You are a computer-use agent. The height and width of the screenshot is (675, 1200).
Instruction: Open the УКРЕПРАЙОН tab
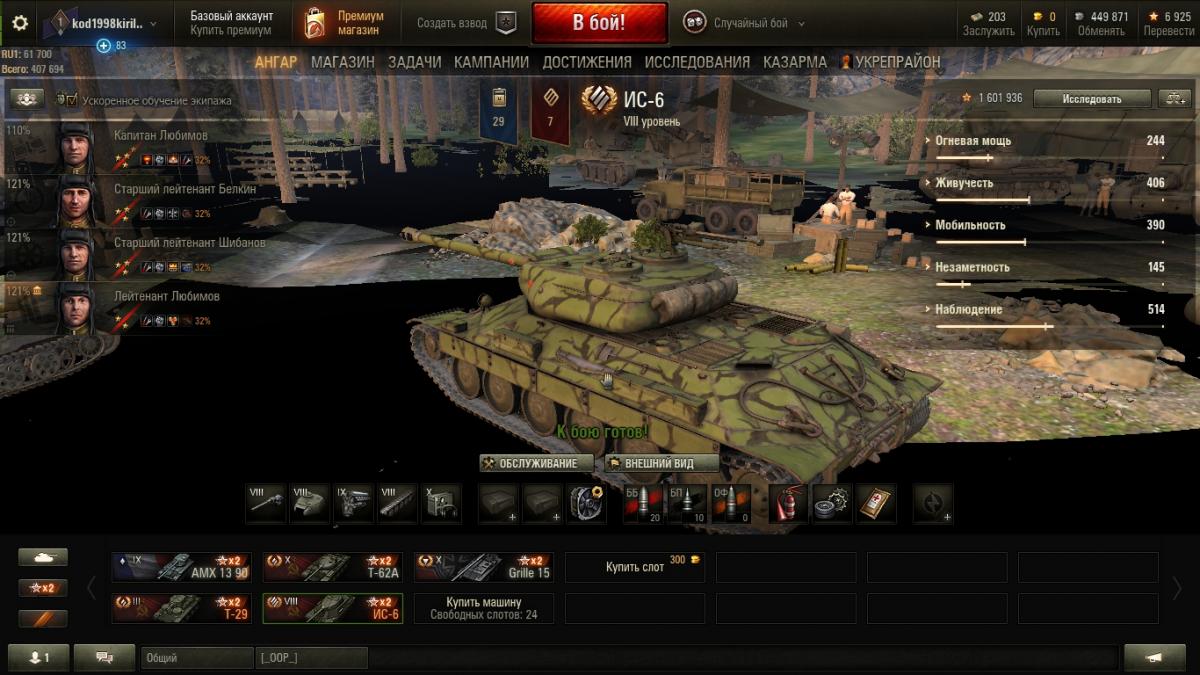coord(891,62)
